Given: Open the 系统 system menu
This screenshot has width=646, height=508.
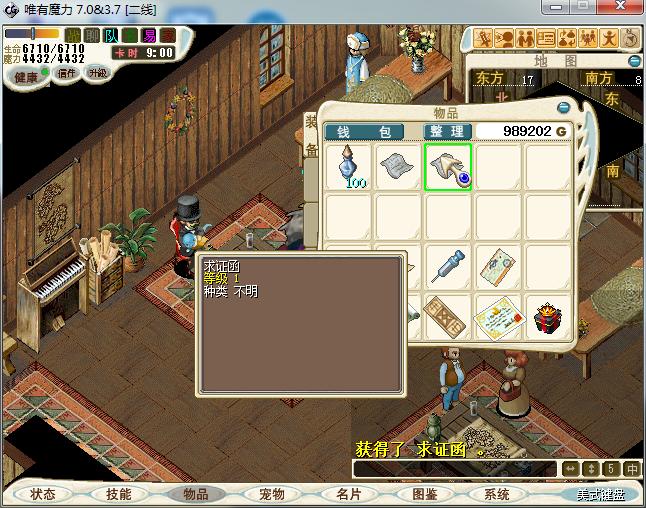Looking at the screenshot, I should point(497,494).
